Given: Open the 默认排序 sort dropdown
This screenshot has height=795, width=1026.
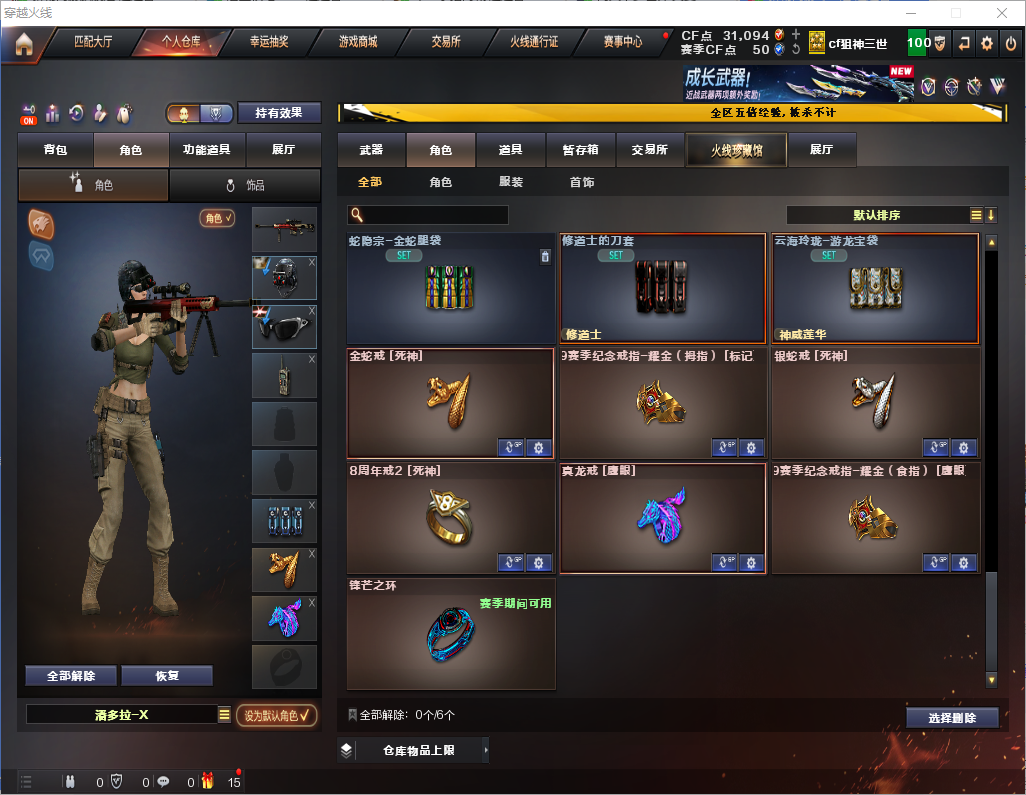Looking at the screenshot, I should 876,215.
